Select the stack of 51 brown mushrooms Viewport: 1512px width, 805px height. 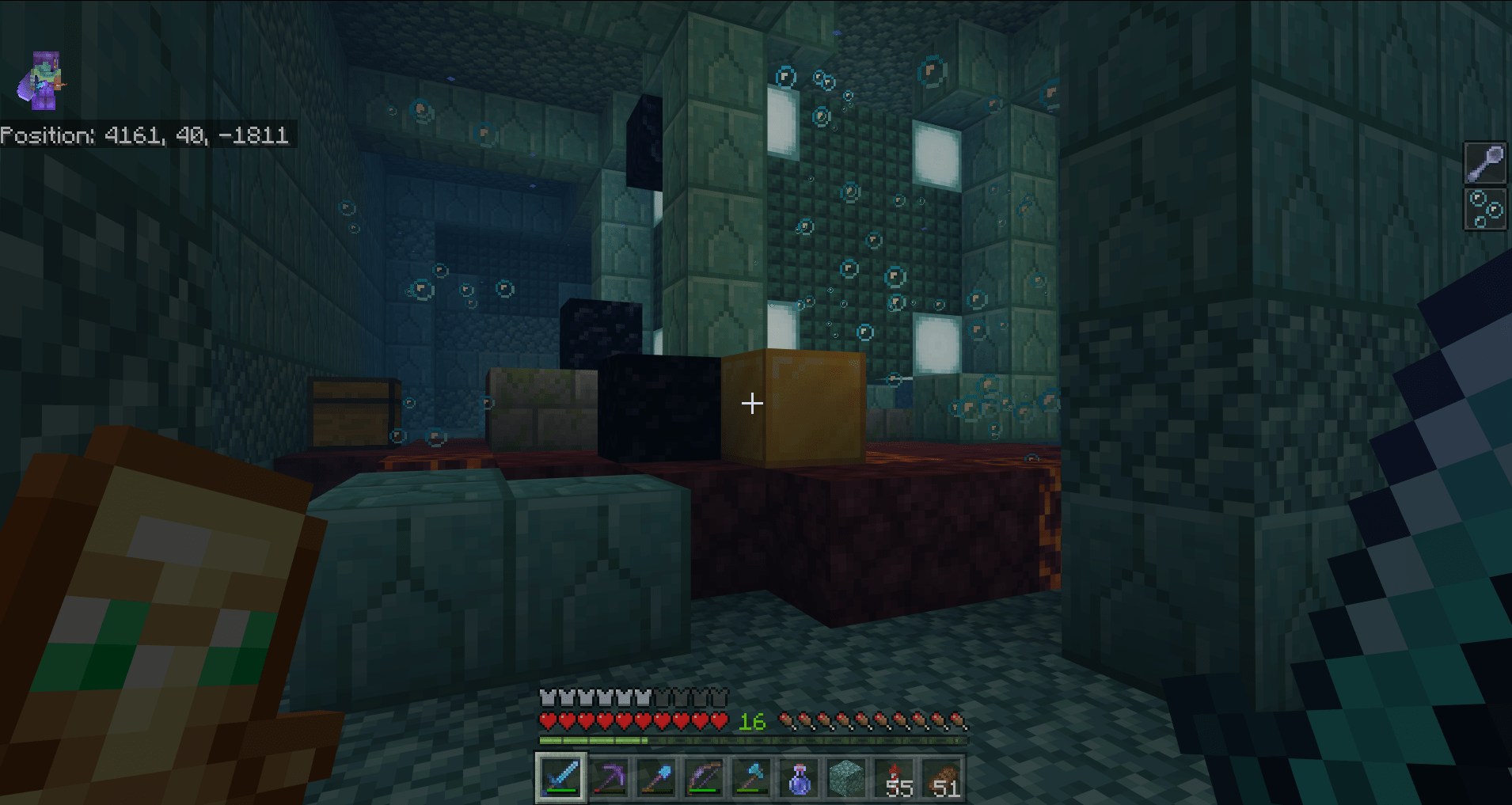click(x=943, y=777)
